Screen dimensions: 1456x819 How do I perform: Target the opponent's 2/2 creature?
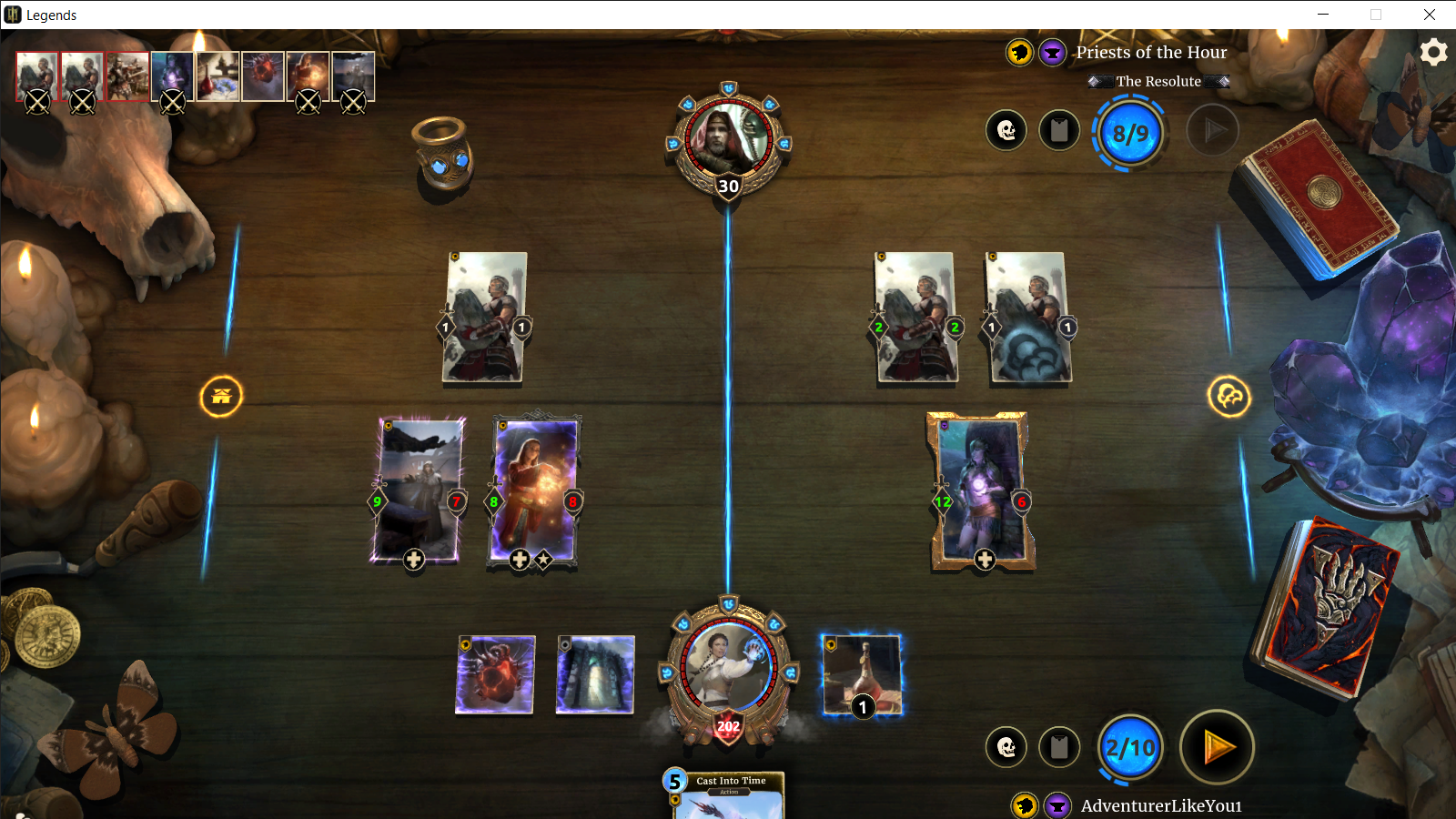916,317
